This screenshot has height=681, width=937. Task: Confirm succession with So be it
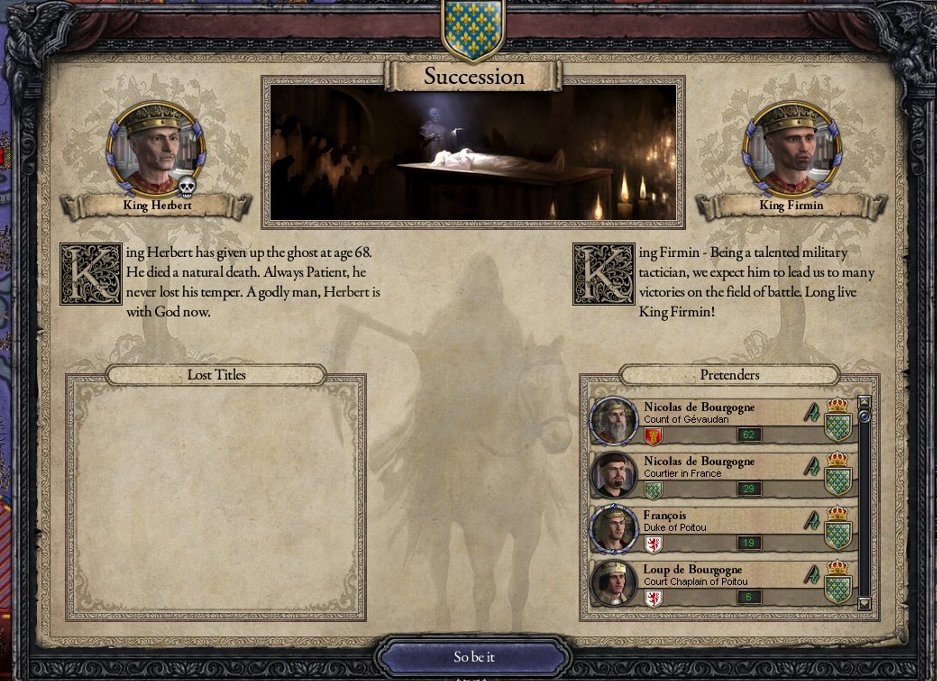point(473,657)
